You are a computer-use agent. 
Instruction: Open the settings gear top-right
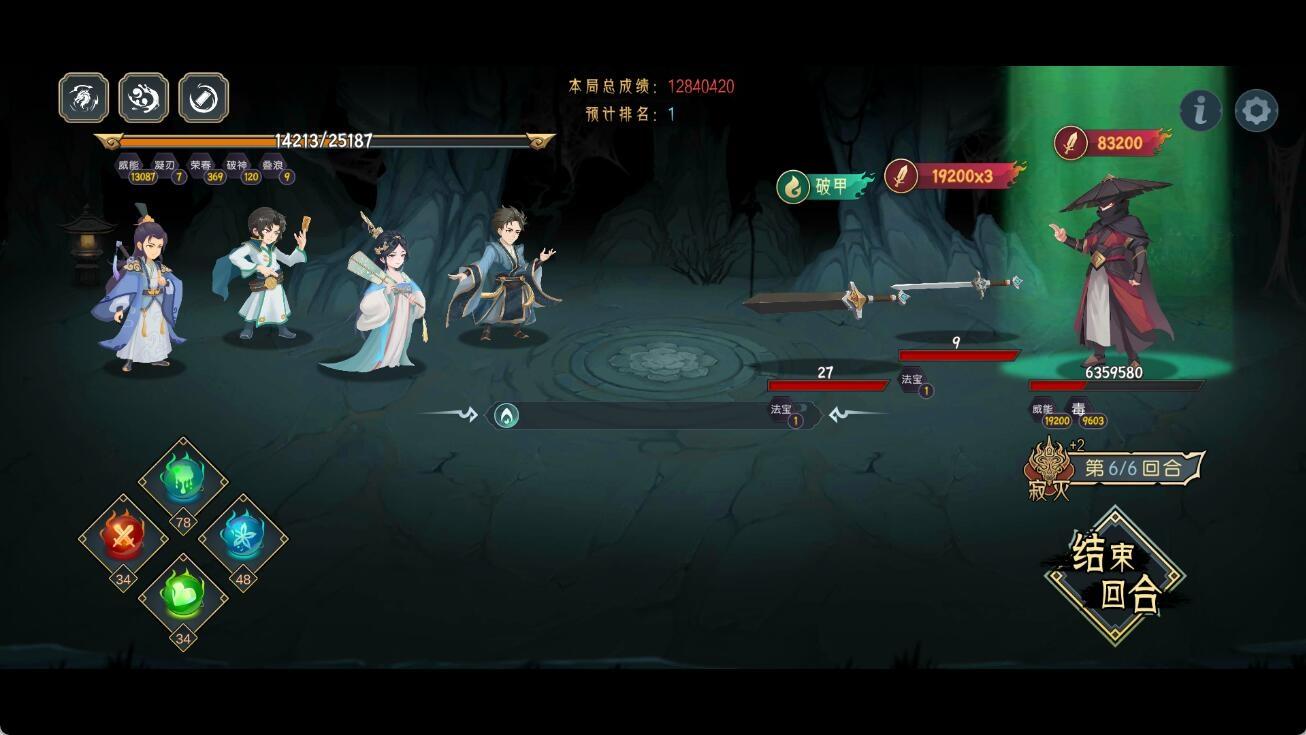[1258, 111]
